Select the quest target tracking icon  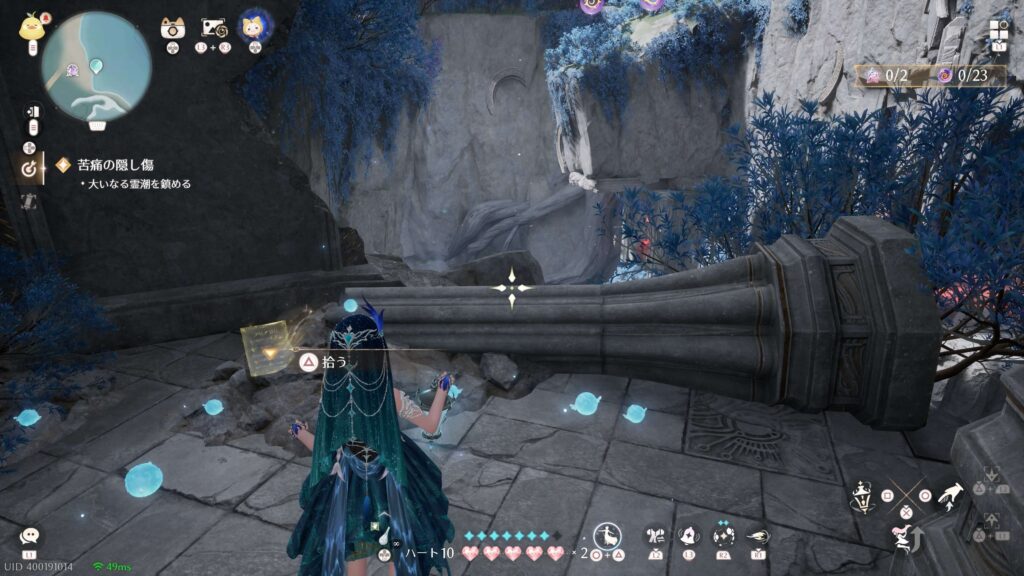pyautogui.click(x=30, y=170)
